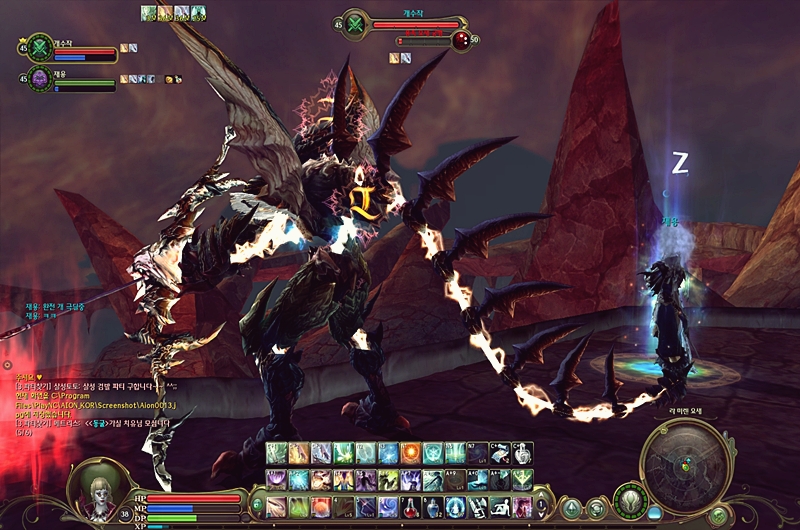Cast the glowing blue figure aura skill

click(x=455, y=507)
